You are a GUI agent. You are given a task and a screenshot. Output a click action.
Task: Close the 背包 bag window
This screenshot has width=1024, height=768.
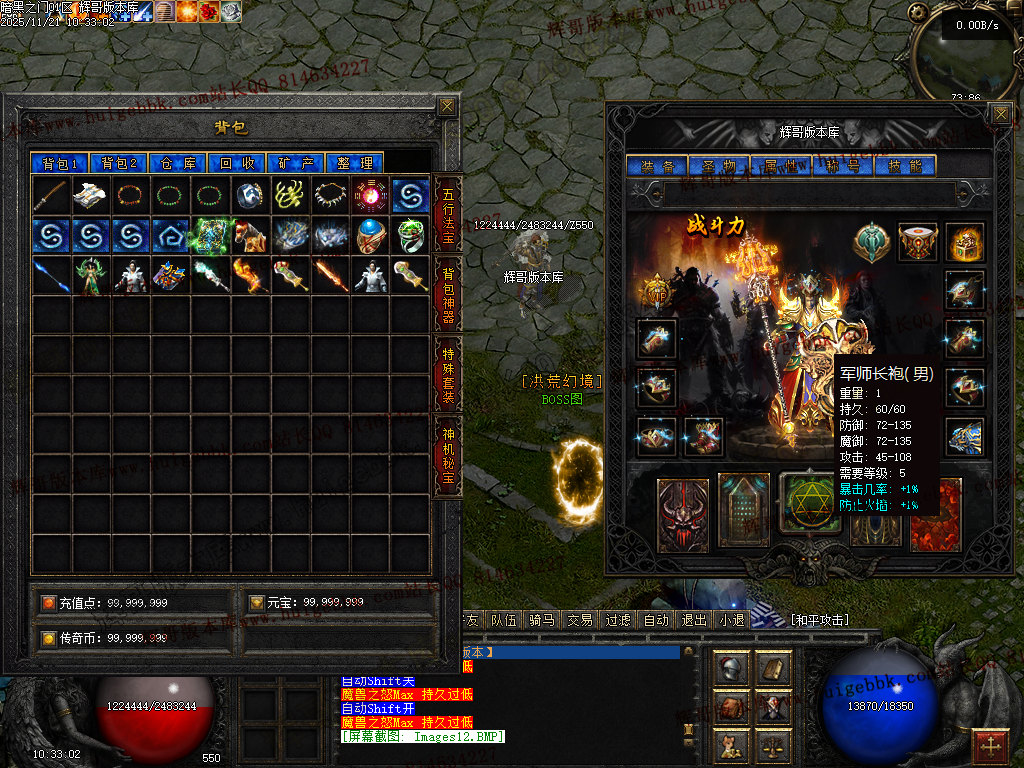(447, 106)
